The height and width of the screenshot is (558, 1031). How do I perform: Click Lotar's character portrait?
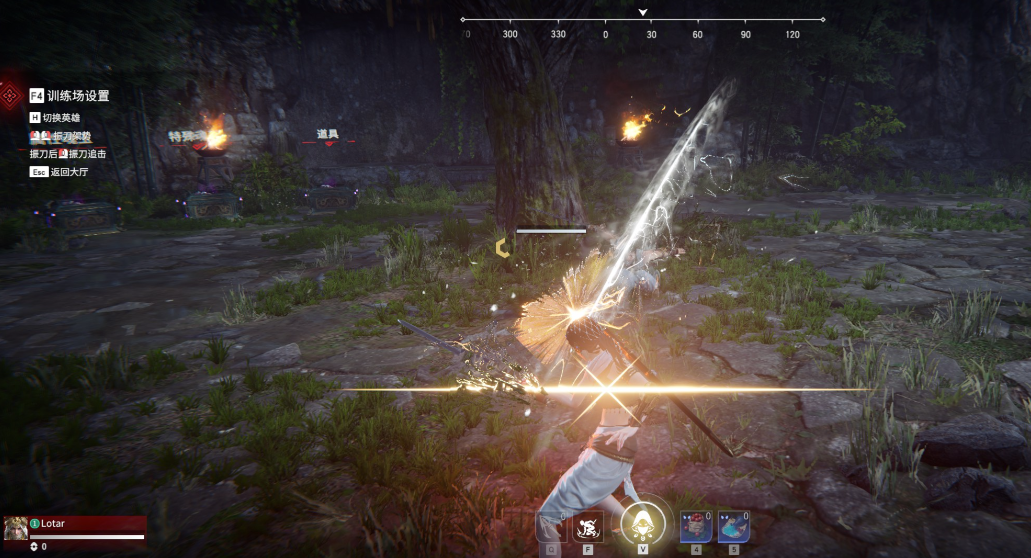pyautogui.click(x=15, y=528)
